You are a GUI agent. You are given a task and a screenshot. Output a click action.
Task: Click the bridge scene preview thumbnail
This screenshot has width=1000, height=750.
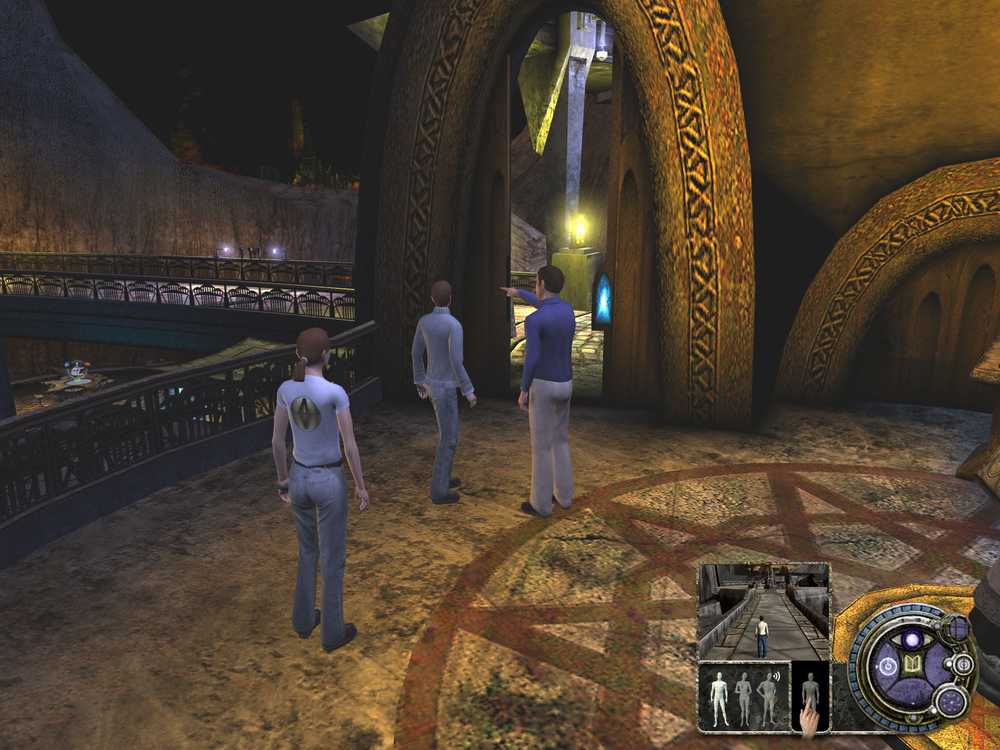[763, 611]
